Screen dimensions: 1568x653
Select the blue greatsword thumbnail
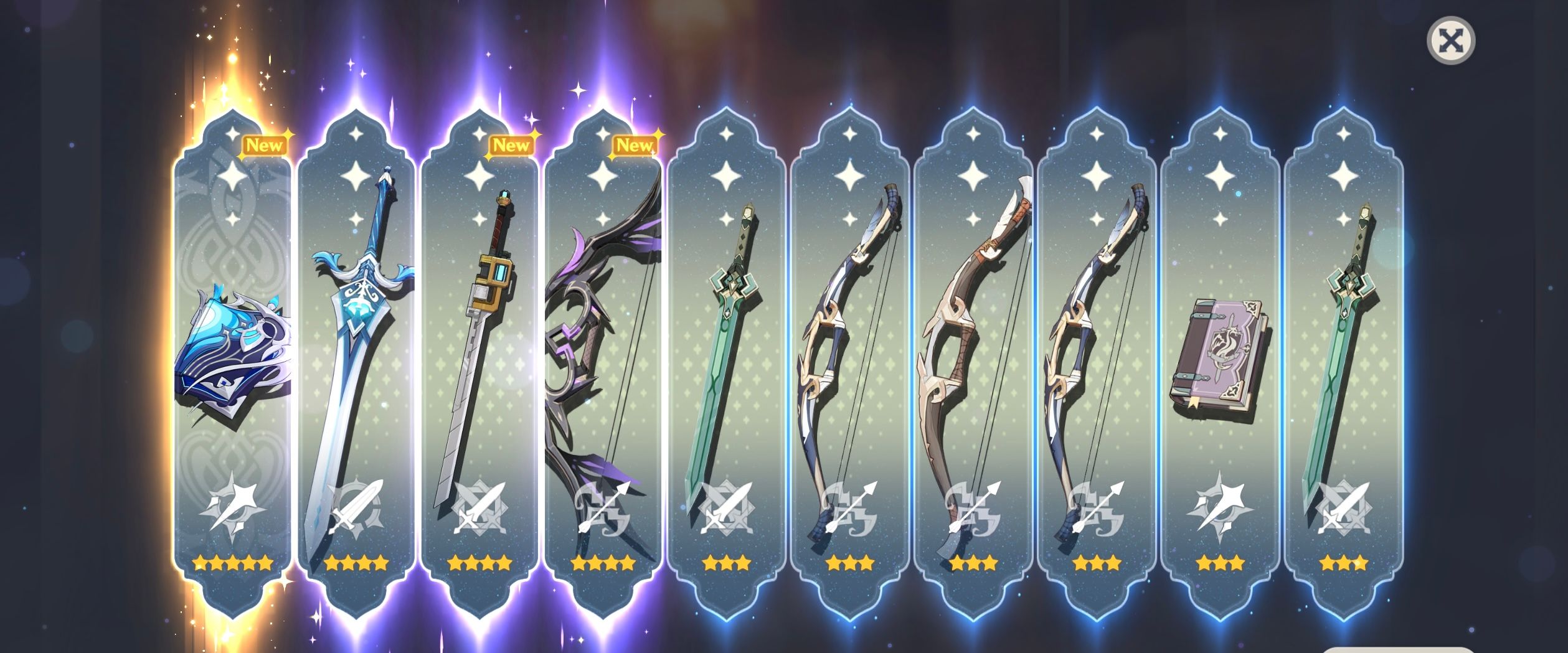[356, 324]
